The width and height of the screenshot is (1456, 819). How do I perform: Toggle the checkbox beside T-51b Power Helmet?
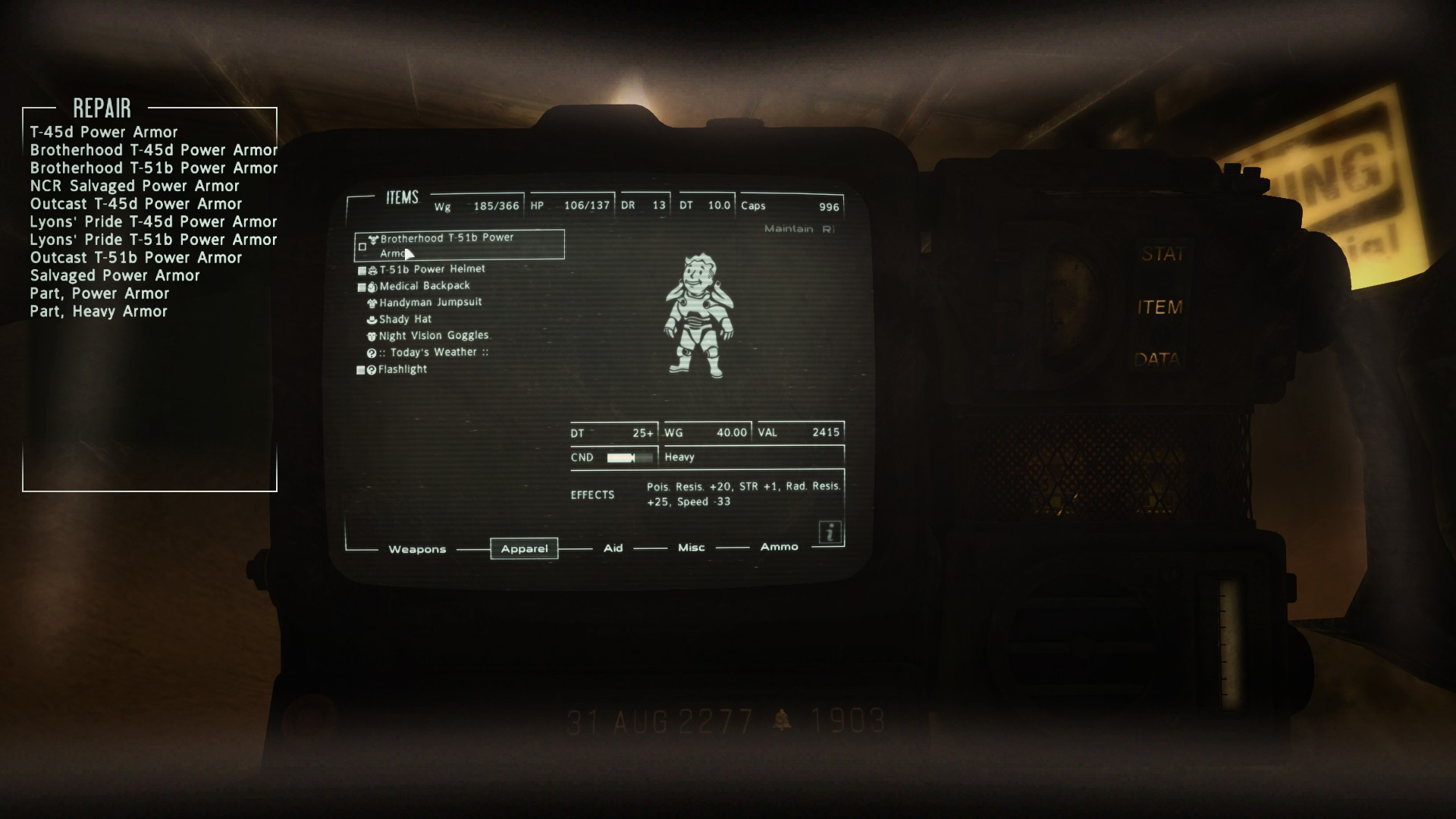[x=362, y=268]
